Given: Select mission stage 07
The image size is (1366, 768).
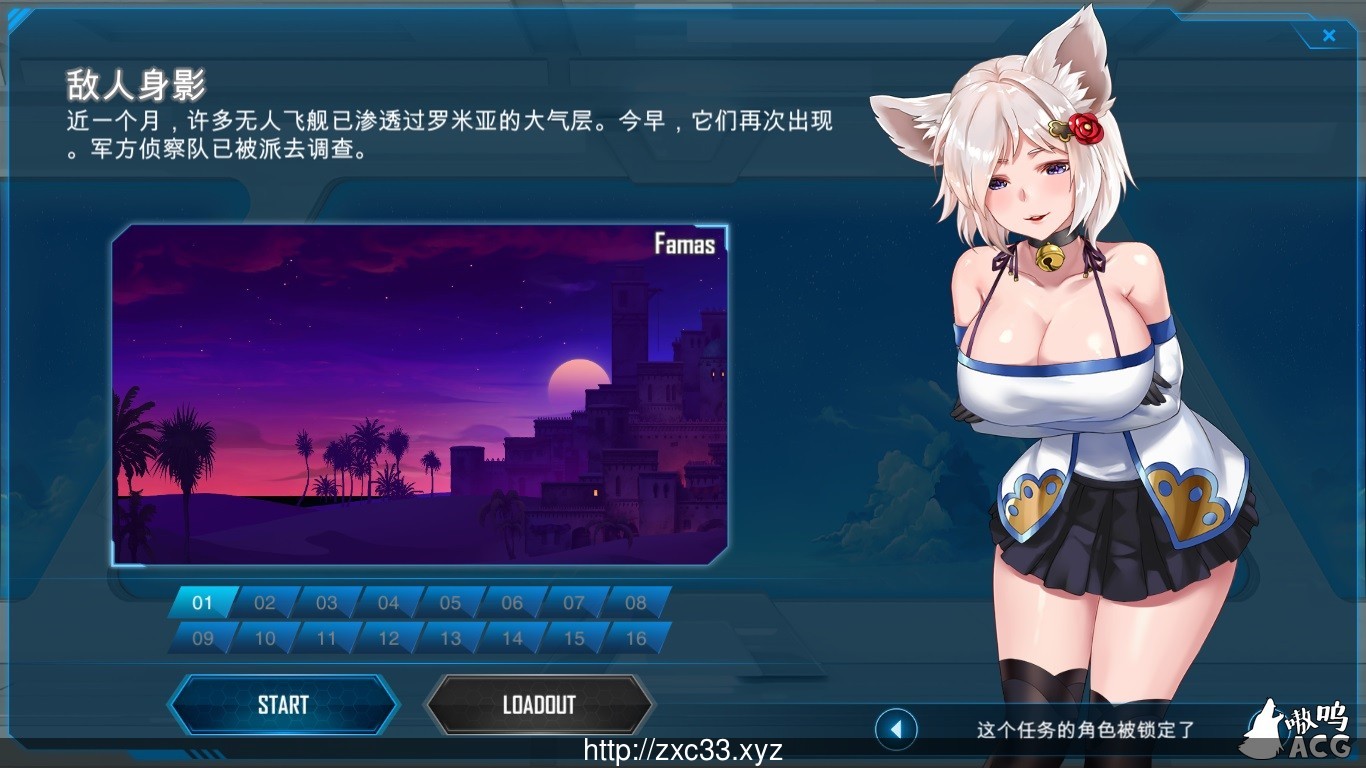Looking at the screenshot, I should click(x=573, y=603).
